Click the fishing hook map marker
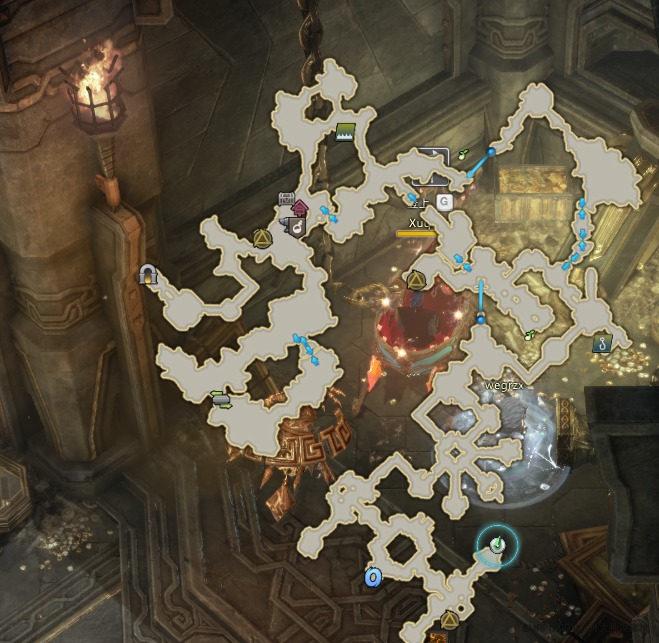 [601, 343]
